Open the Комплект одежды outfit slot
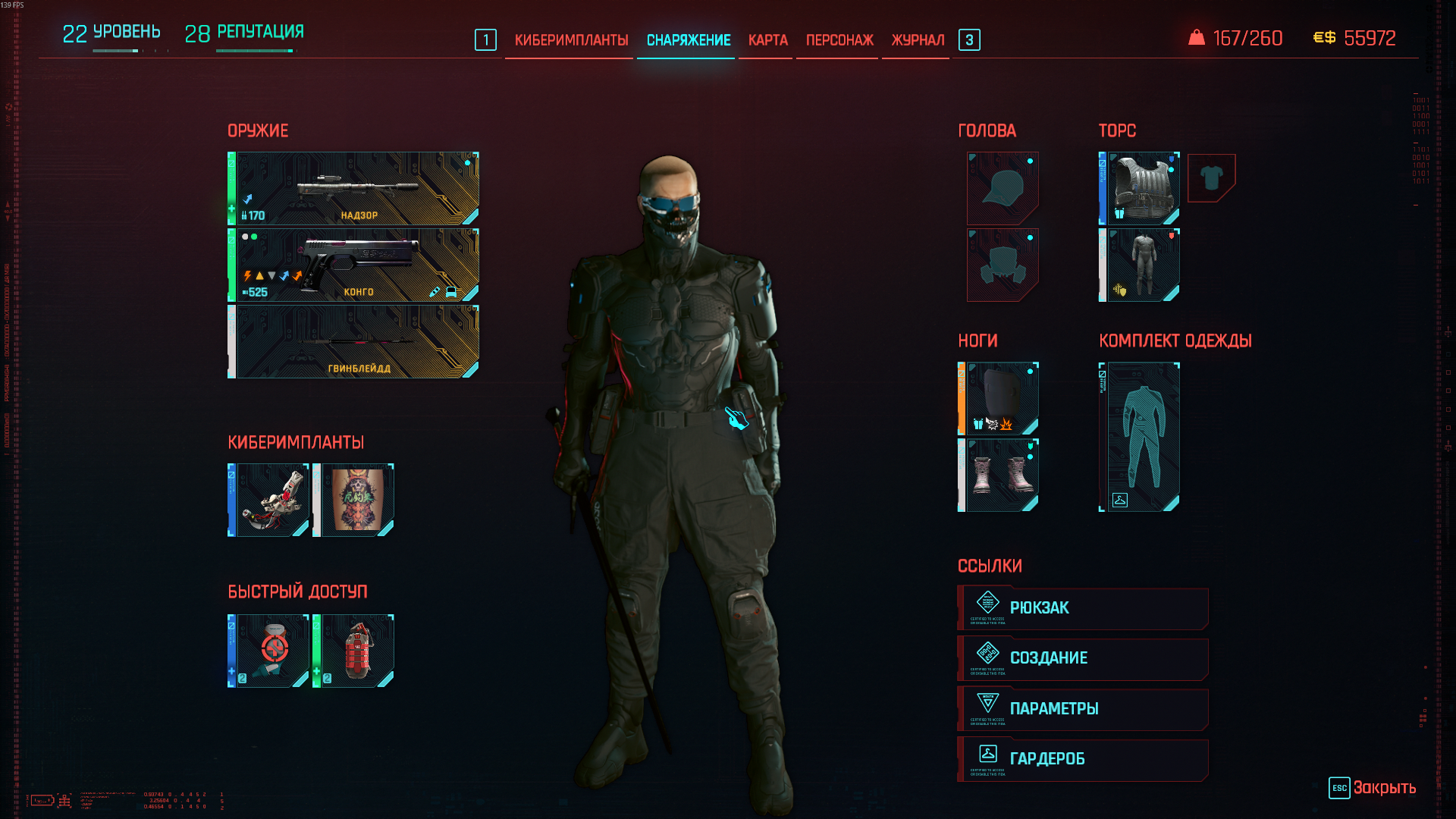This screenshot has height=819, width=1456. pyautogui.click(x=1141, y=437)
